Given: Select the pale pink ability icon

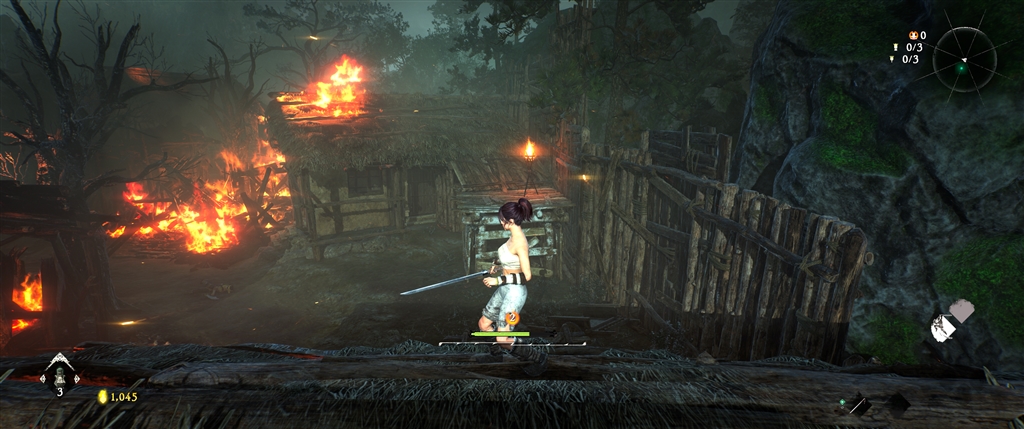Looking at the screenshot, I should pos(961,310).
